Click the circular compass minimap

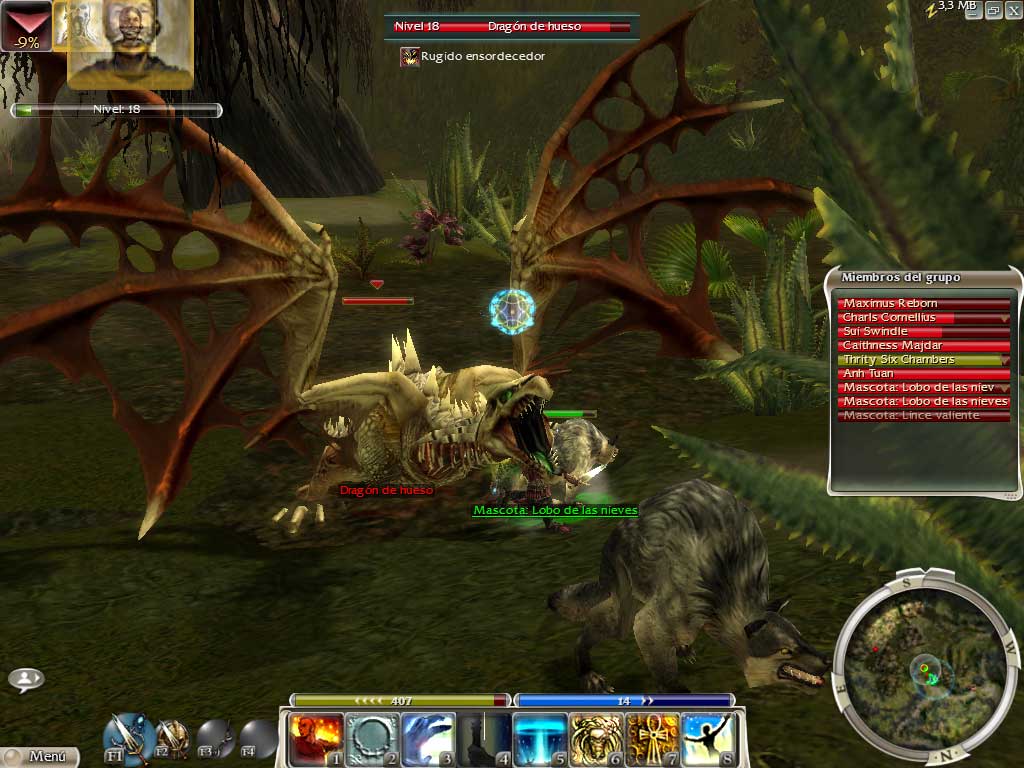click(922, 666)
